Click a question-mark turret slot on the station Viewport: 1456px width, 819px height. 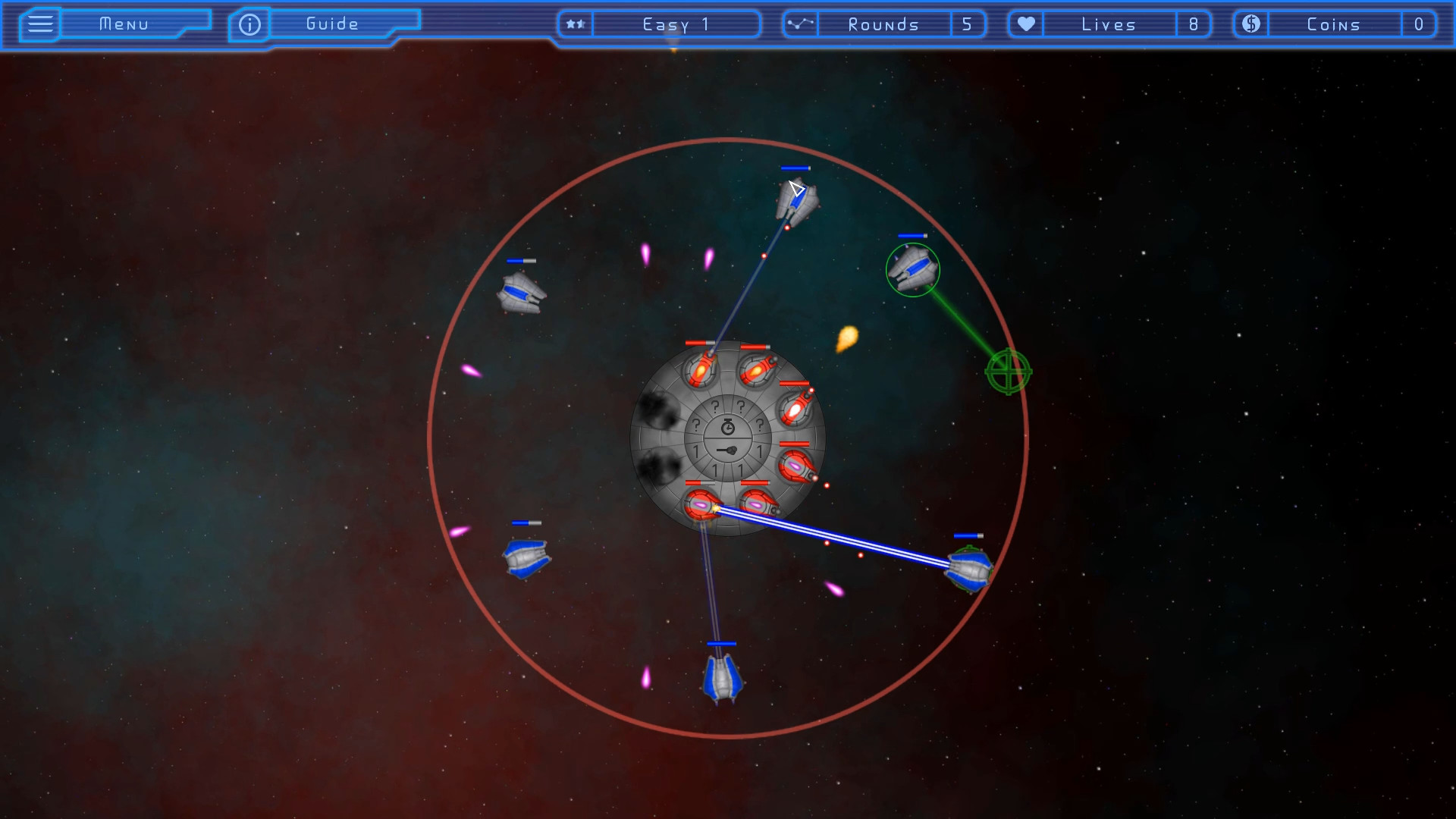coord(714,407)
